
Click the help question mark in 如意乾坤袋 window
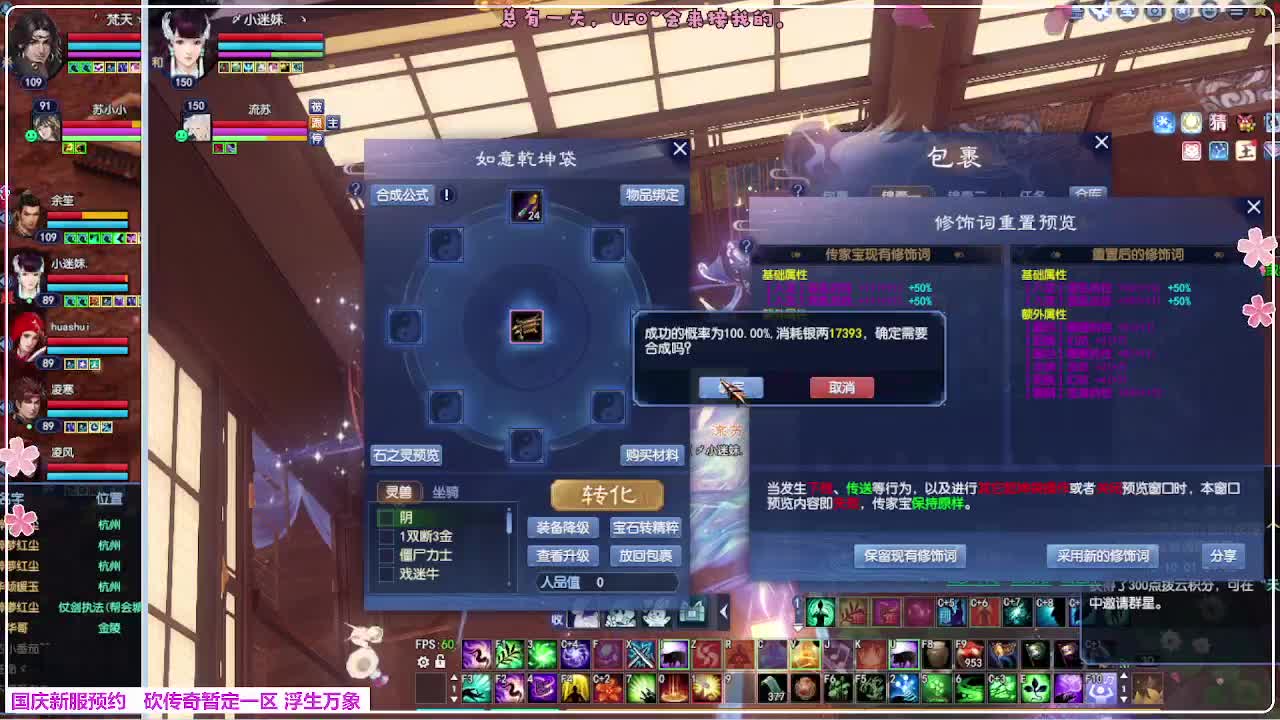click(356, 189)
